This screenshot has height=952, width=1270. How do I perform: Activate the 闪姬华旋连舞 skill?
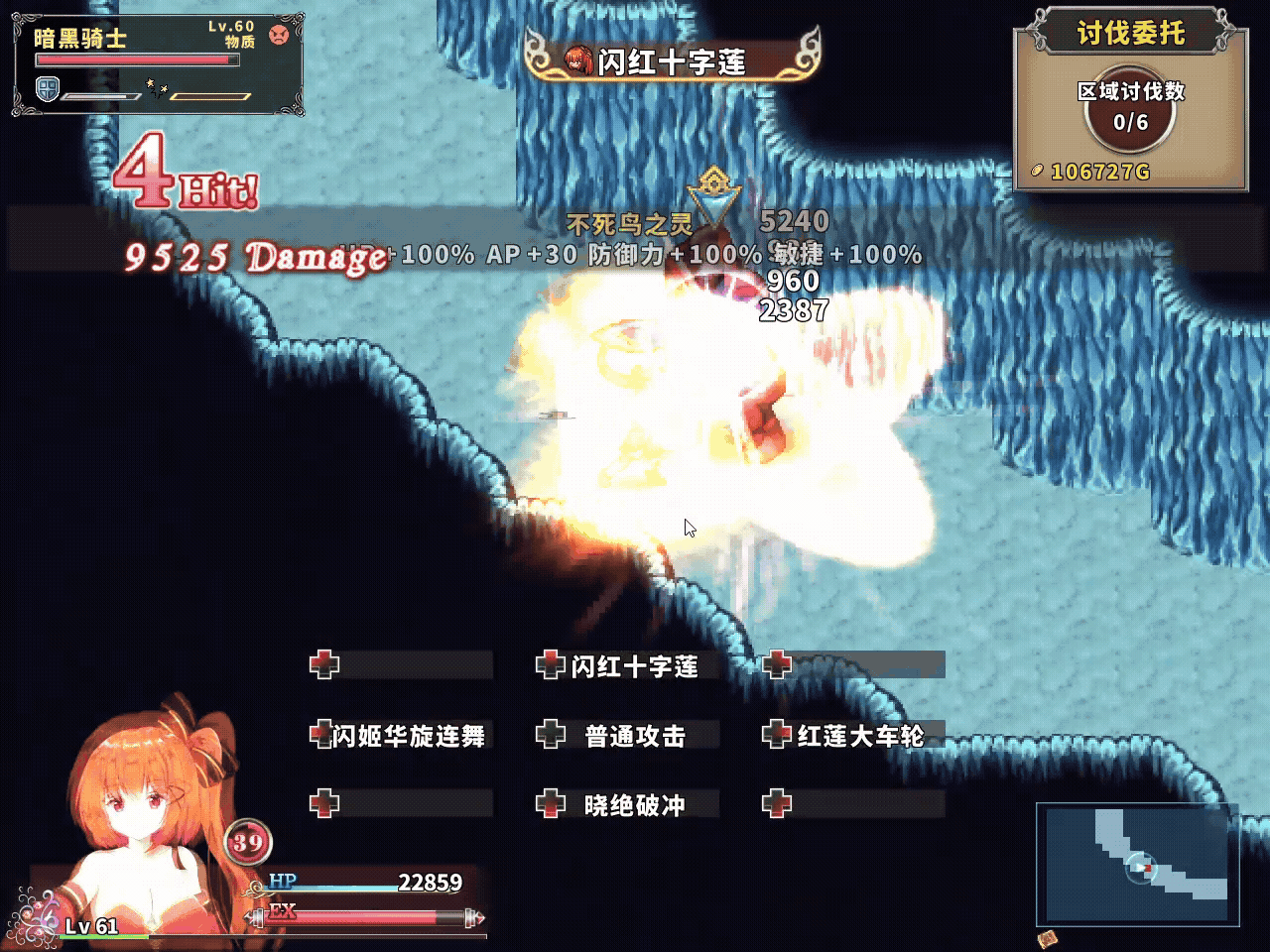(x=401, y=735)
